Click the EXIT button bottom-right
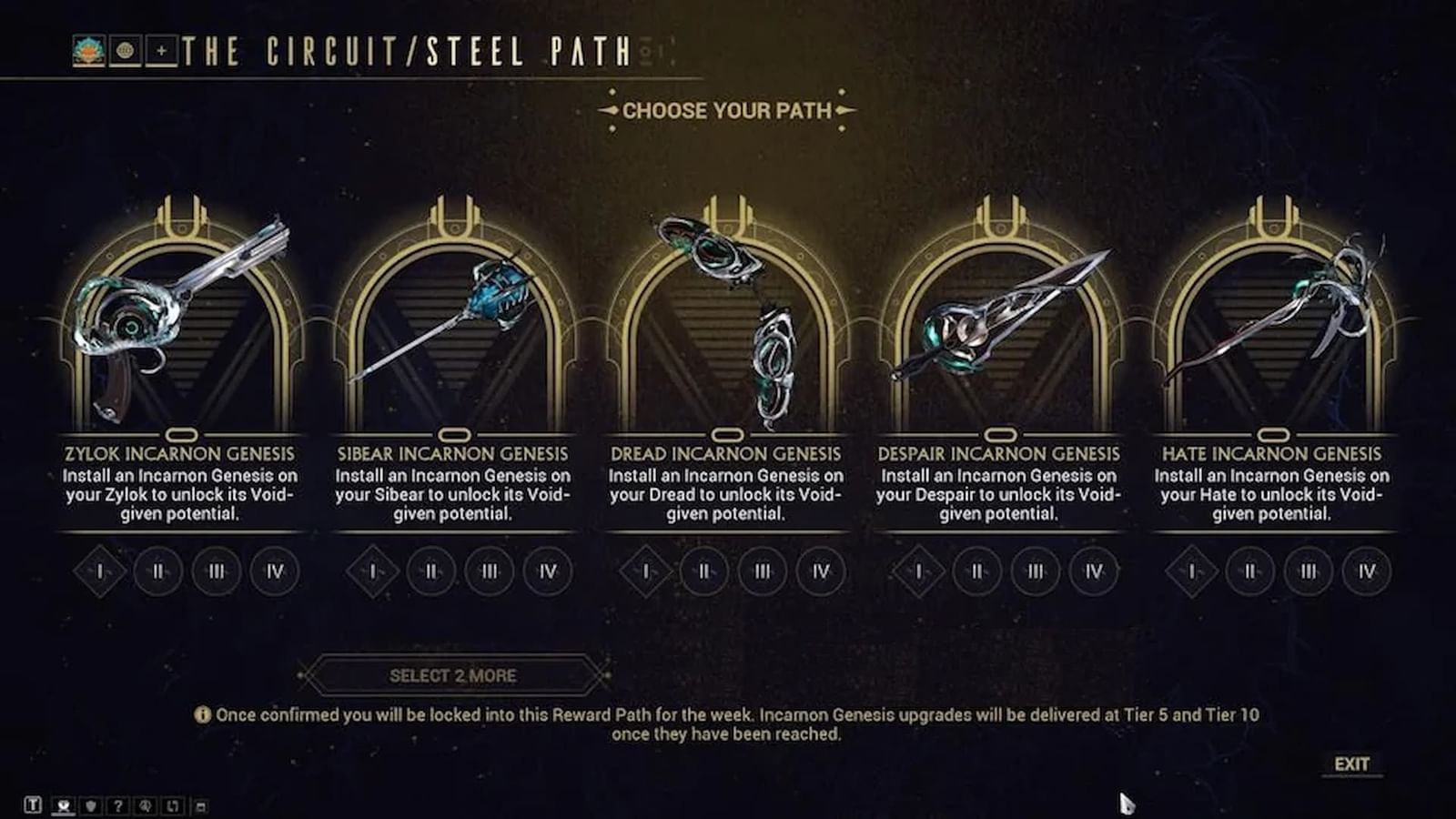This screenshot has height=819, width=1456. pos(1353,765)
